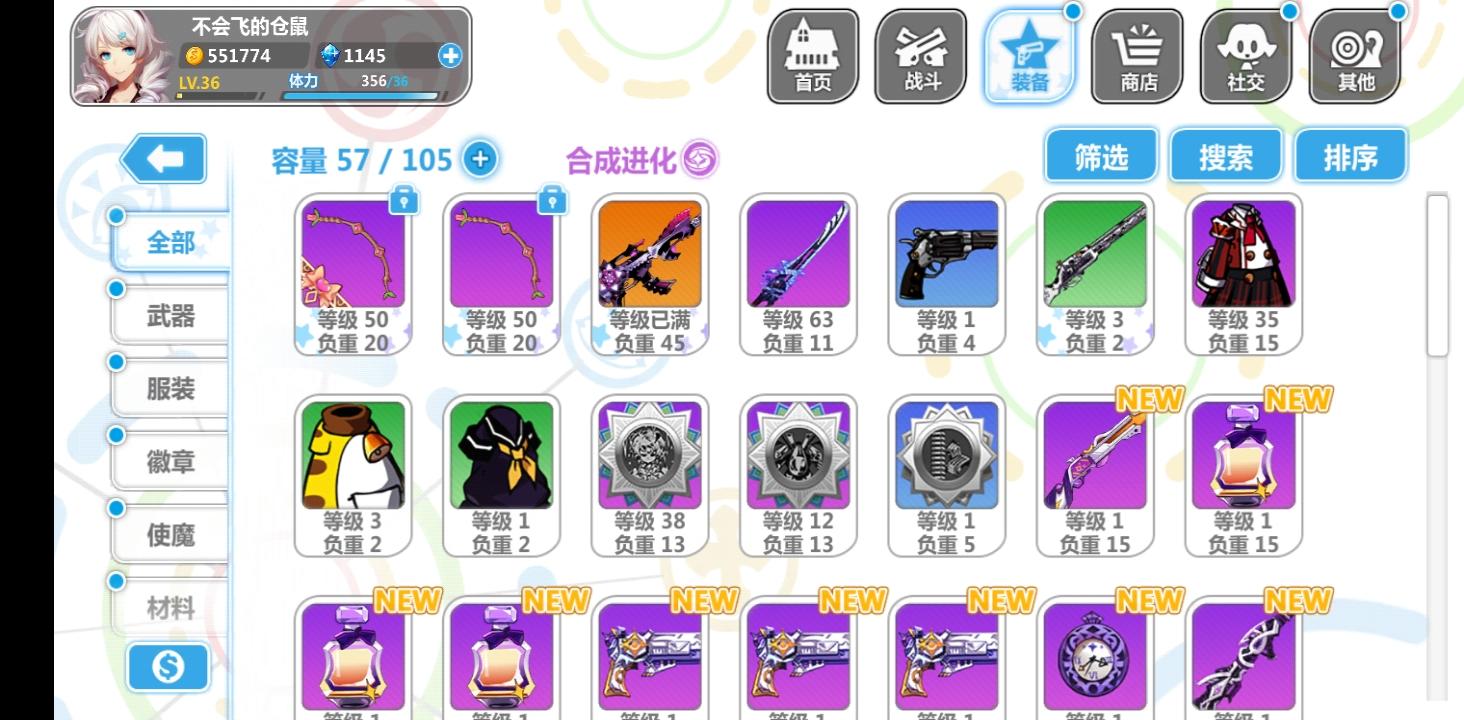Open the 首页 home page icon
1464x720 pixels.
pos(811,55)
